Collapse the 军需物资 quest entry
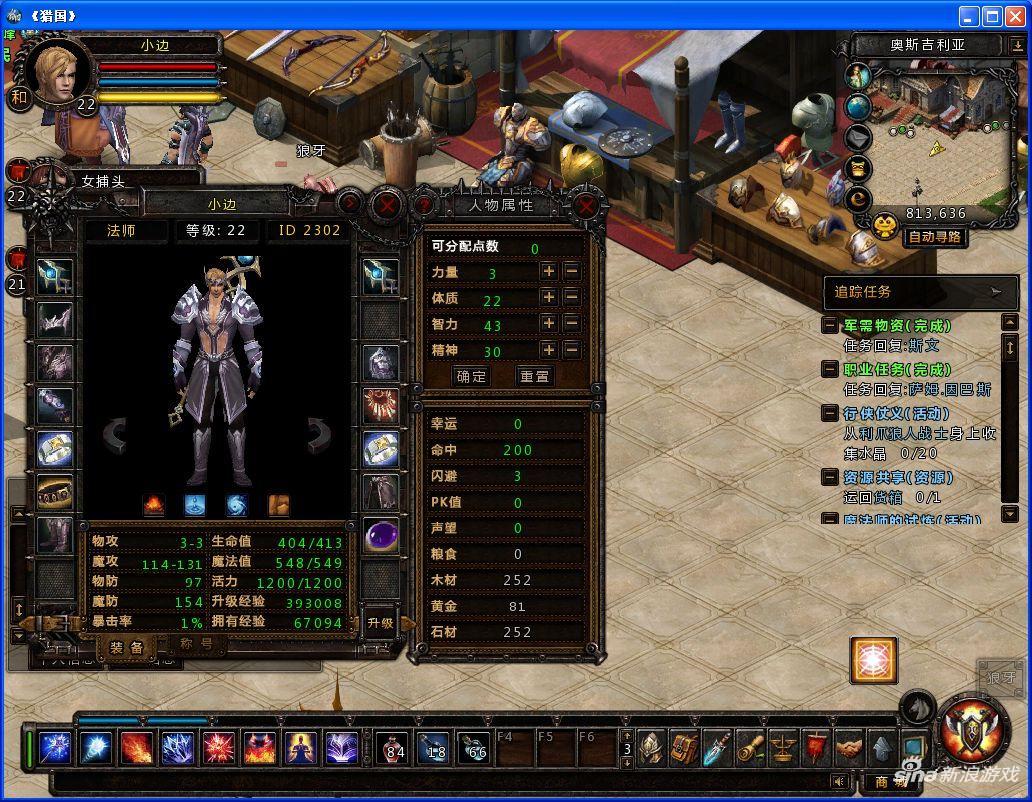The width and height of the screenshot is (1032, 802). point(830,326)
